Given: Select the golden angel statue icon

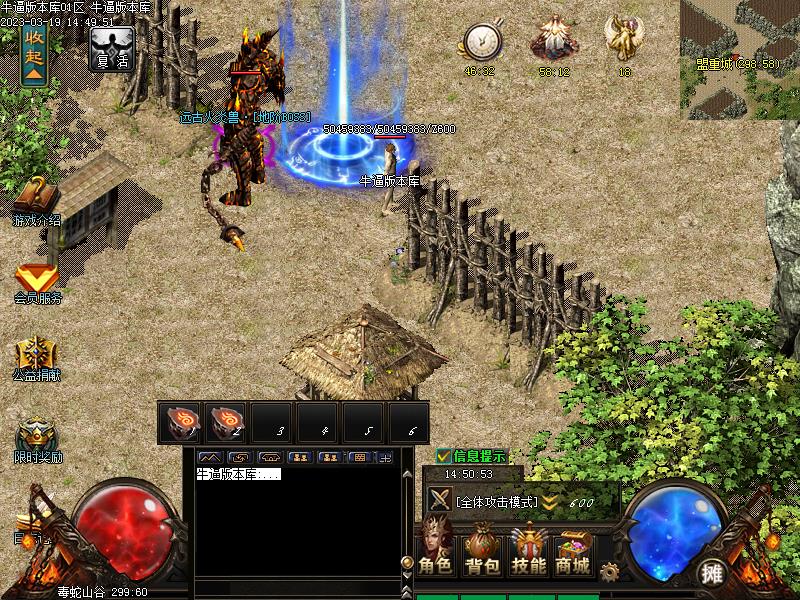Looking at the screenshot, I should [x=624, y=40].
